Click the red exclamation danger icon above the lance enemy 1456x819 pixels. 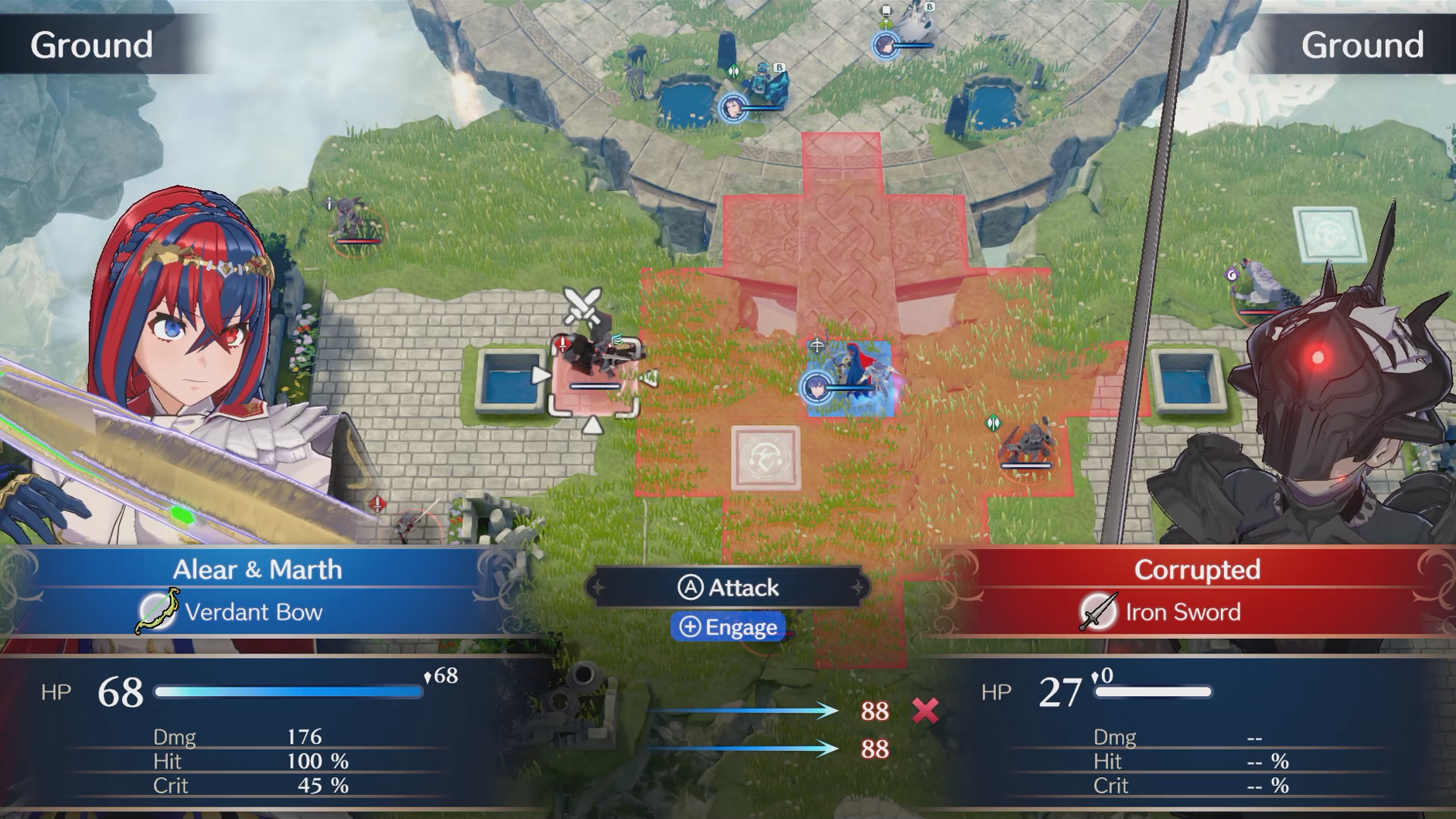click(563, 345)
